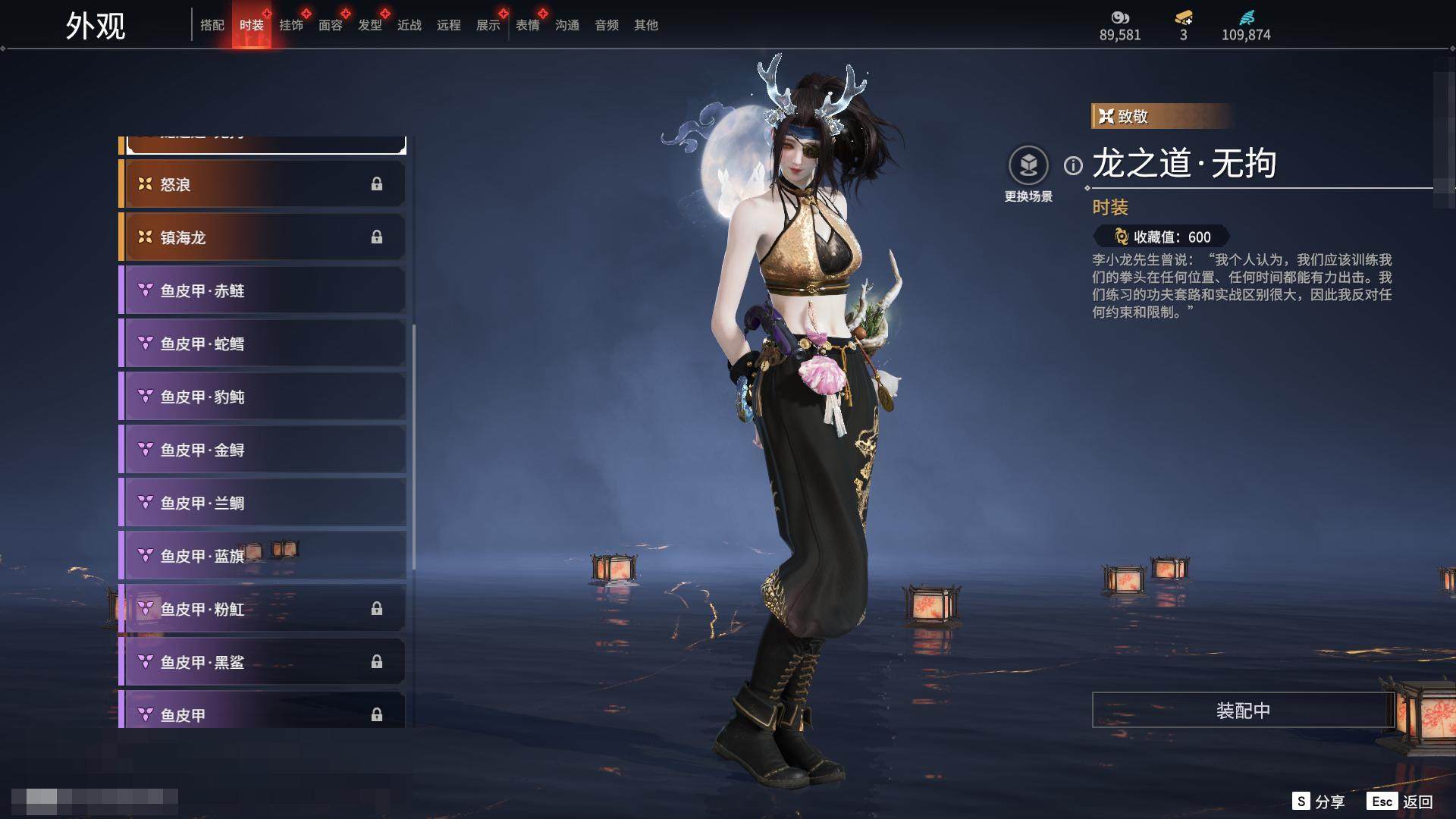
Task: Open the info icon beside 龙之道·无拘
Action: tap(1073, 165)
